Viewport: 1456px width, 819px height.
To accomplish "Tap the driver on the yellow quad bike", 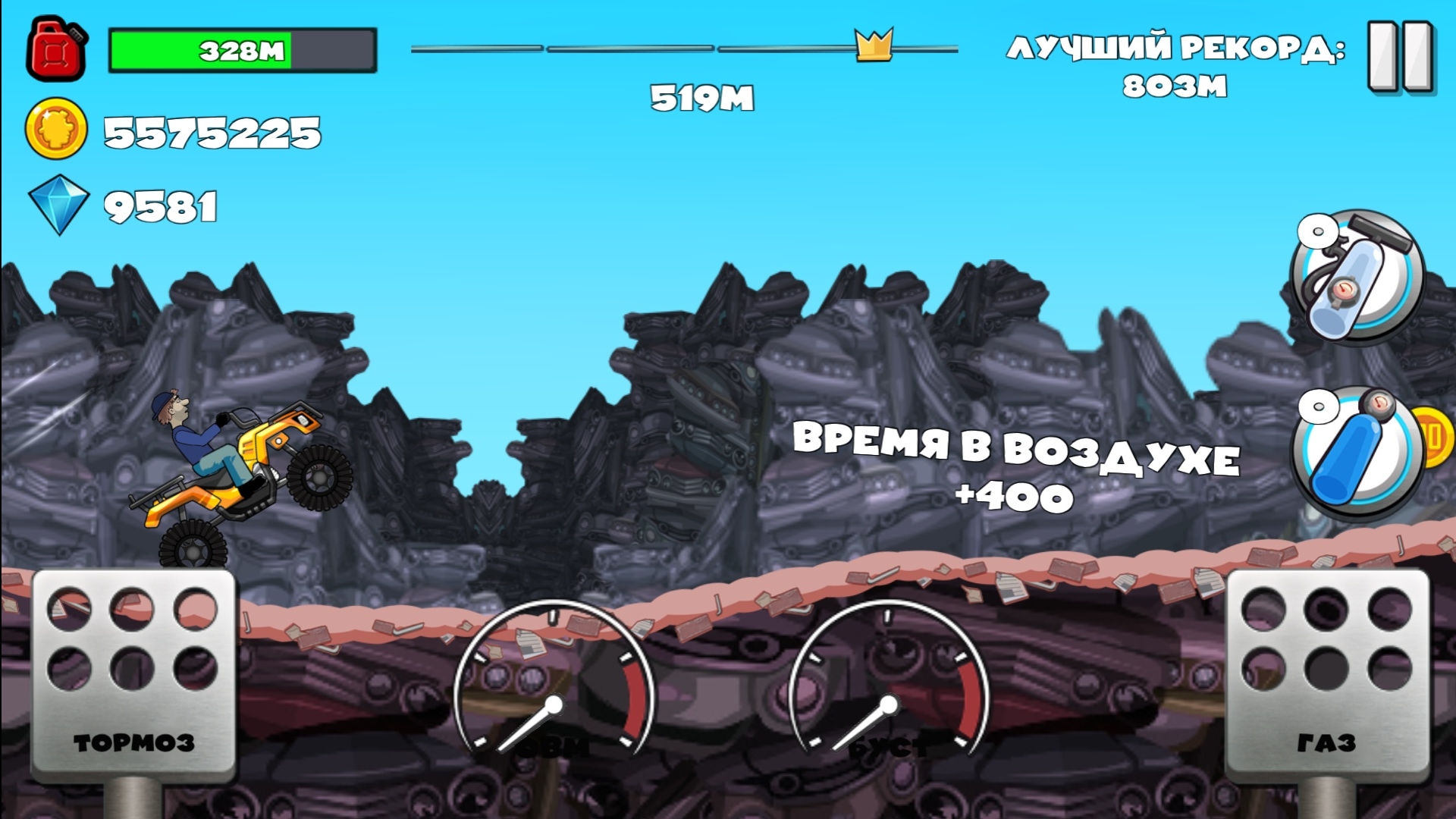I will tap(196, 440).
